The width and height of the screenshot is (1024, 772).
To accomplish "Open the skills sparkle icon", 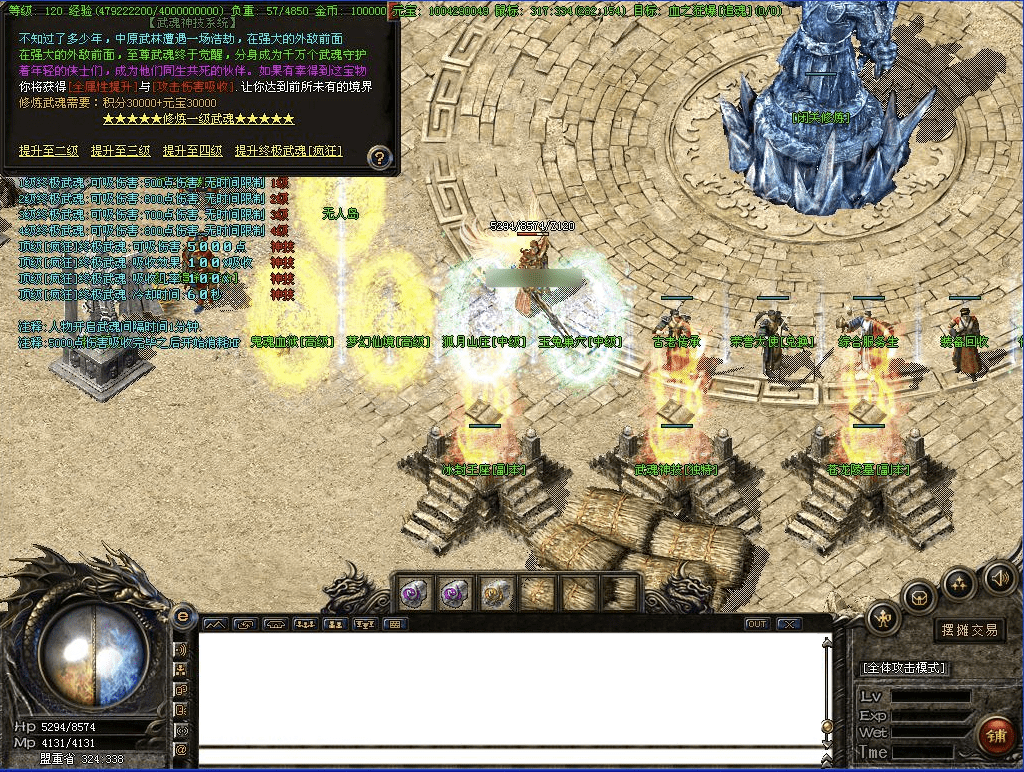I will (x=958, y=583).
